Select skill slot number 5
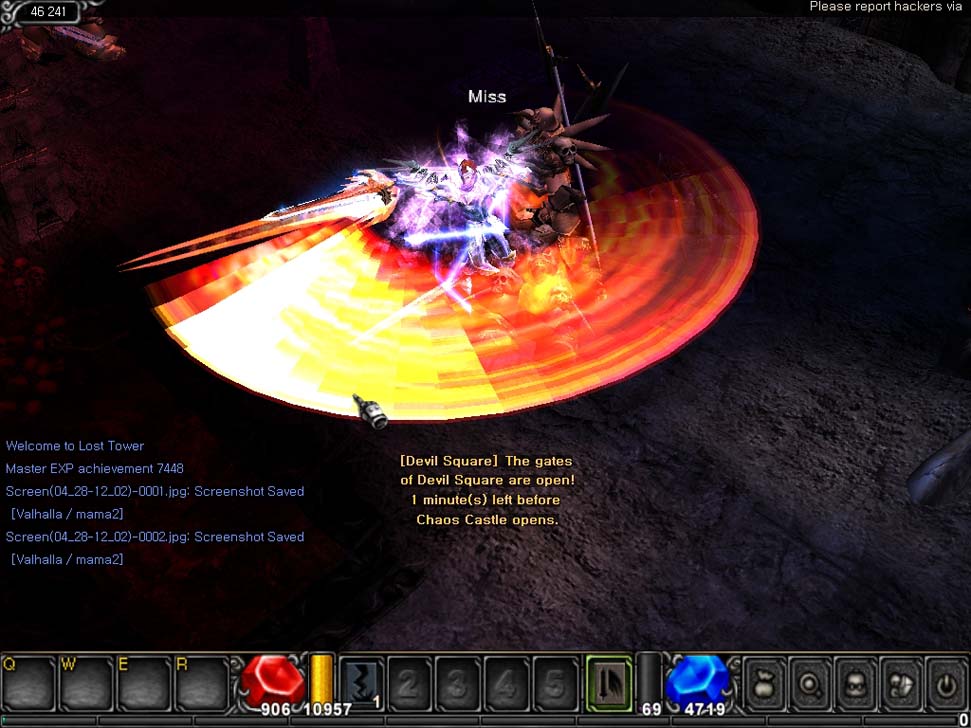Viewport: 971px width, 728px height. pos(555,684)
